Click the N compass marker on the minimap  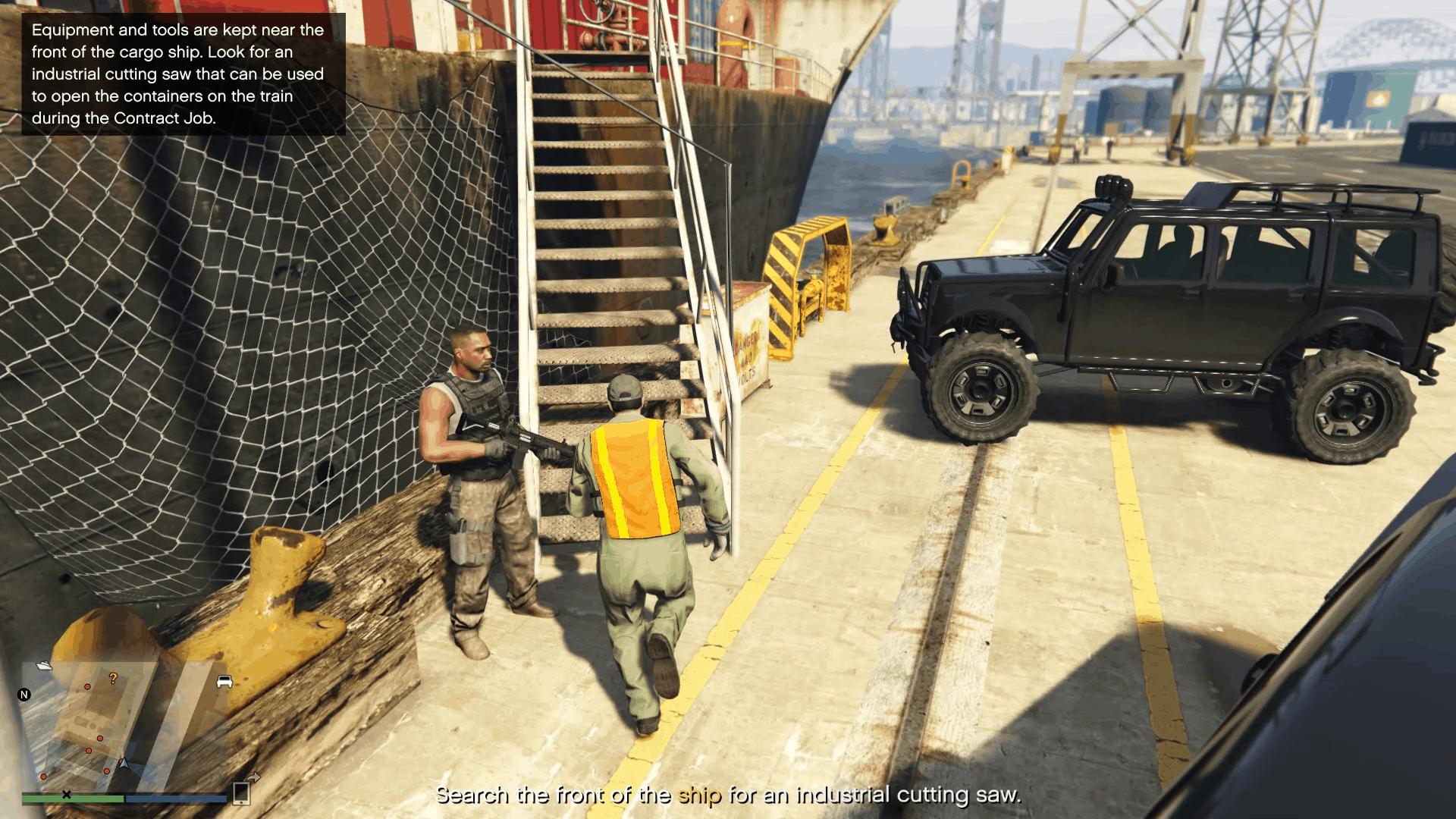pyautogui.click(x=24, y=695)
